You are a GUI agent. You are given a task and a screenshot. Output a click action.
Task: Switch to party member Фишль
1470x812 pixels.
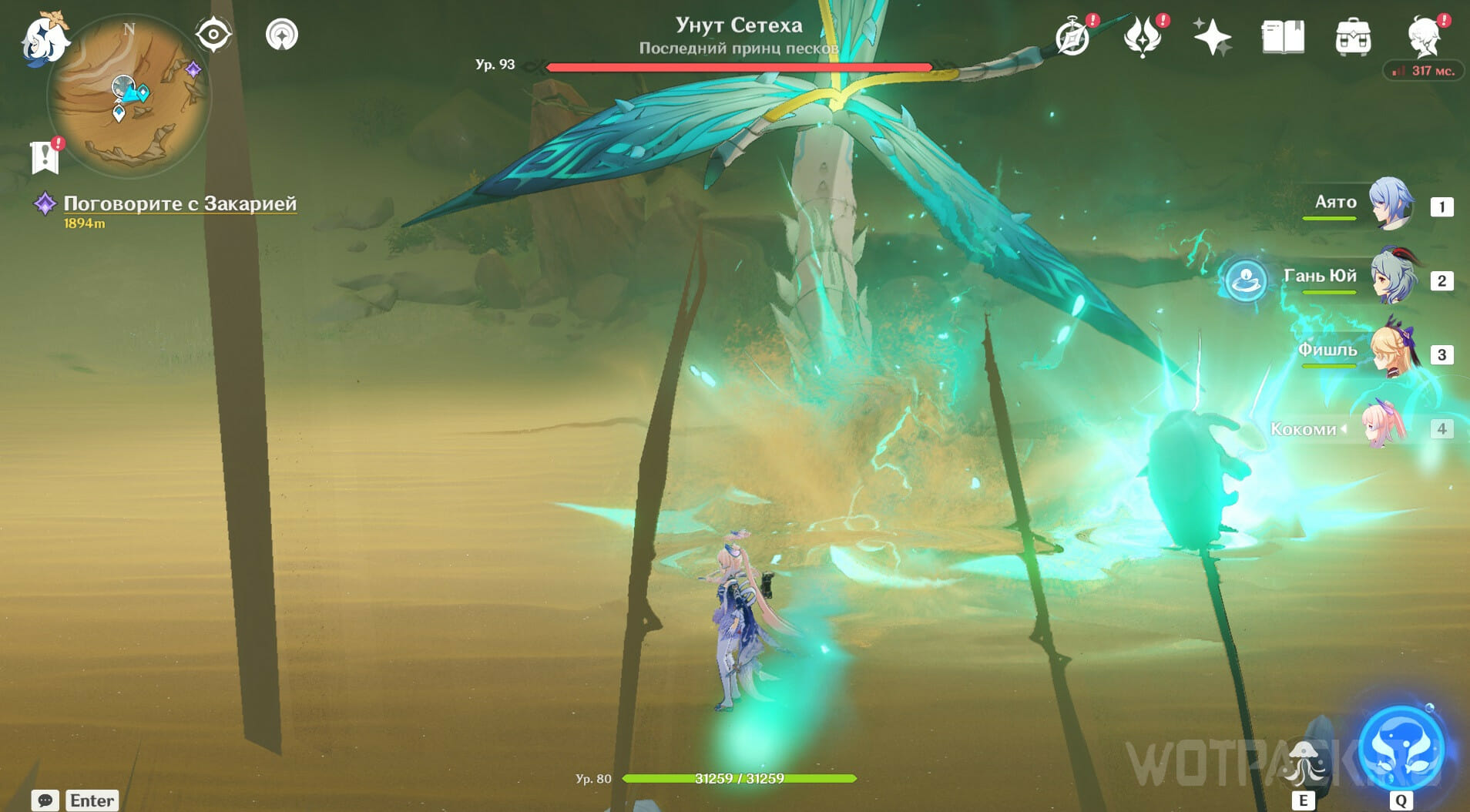1391,352
